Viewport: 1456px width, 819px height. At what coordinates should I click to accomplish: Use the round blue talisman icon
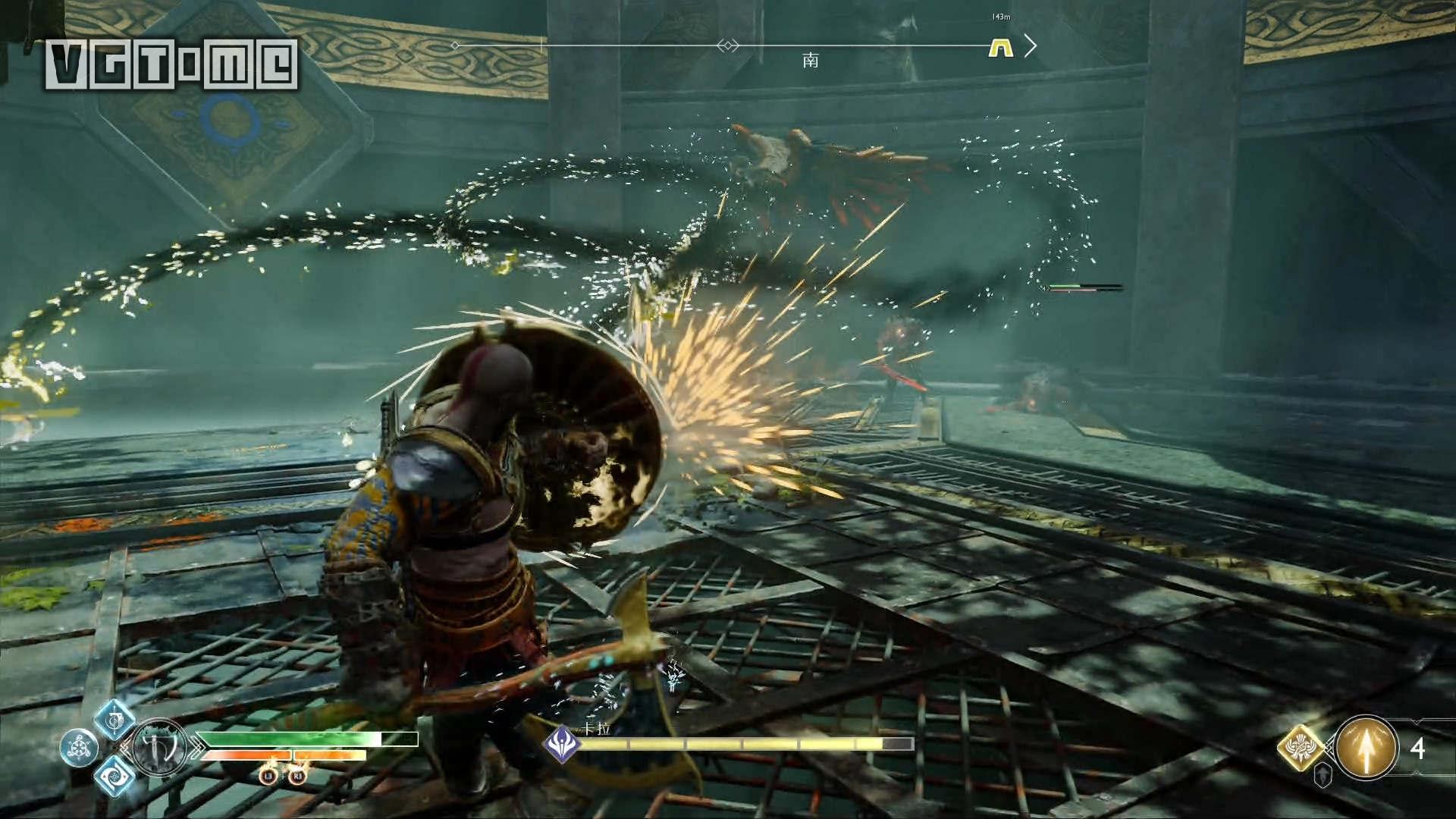click(x=79, y=748)
